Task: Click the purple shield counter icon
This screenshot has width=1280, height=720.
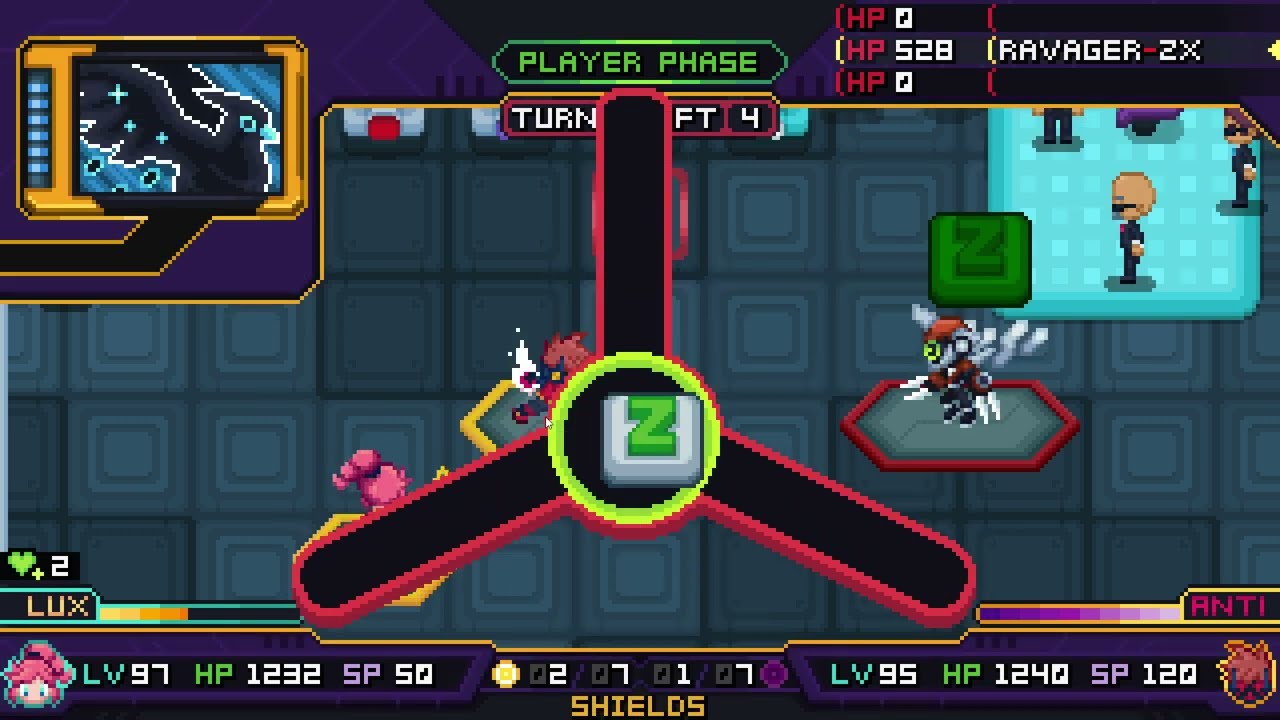Action: click(x=773, y=675)
